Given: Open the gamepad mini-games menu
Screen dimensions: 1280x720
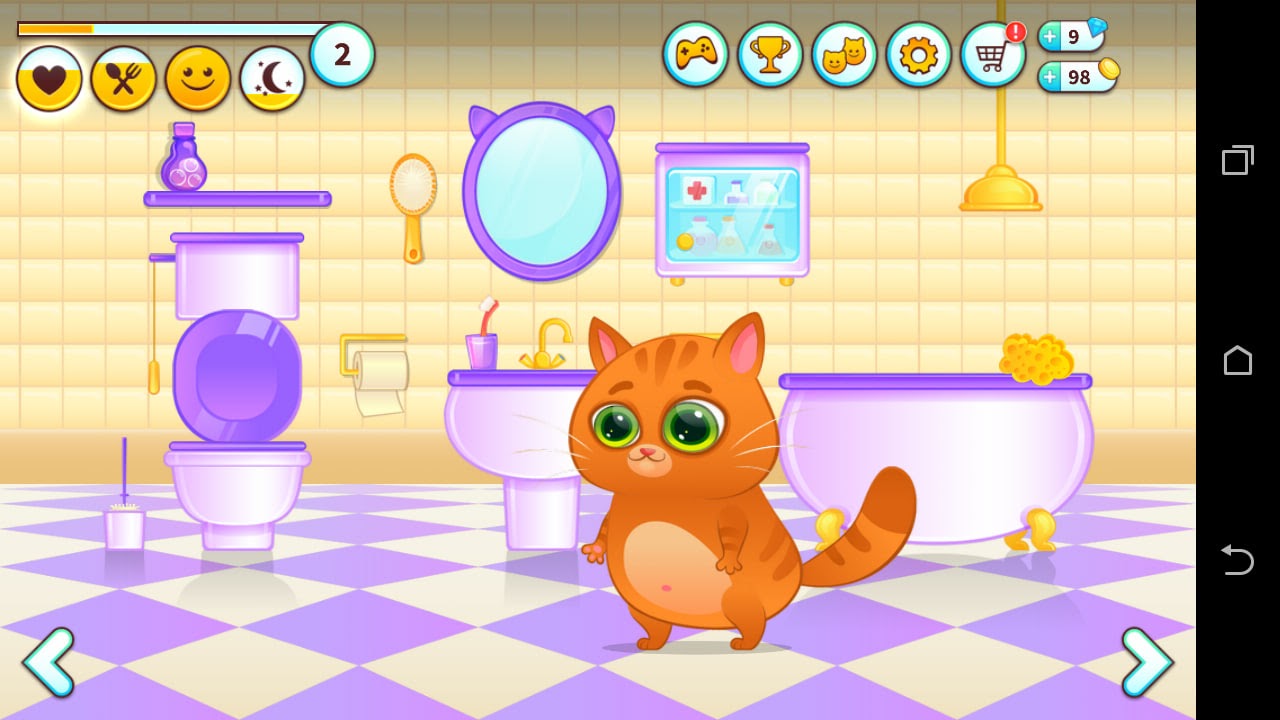Looking at the screenshot, I should pos(695,55).
